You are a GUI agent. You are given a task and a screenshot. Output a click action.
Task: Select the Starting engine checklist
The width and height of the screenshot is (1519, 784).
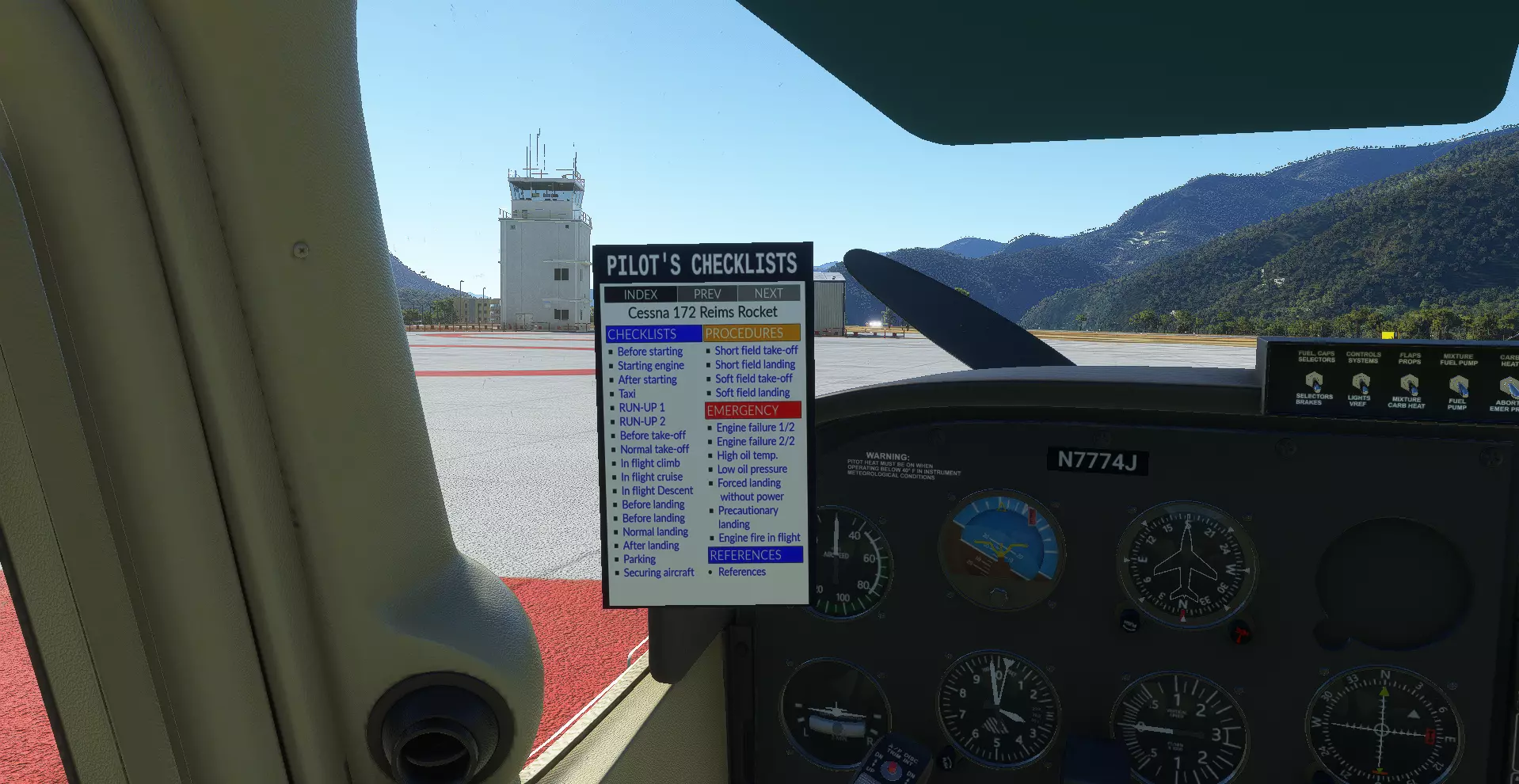650,366
